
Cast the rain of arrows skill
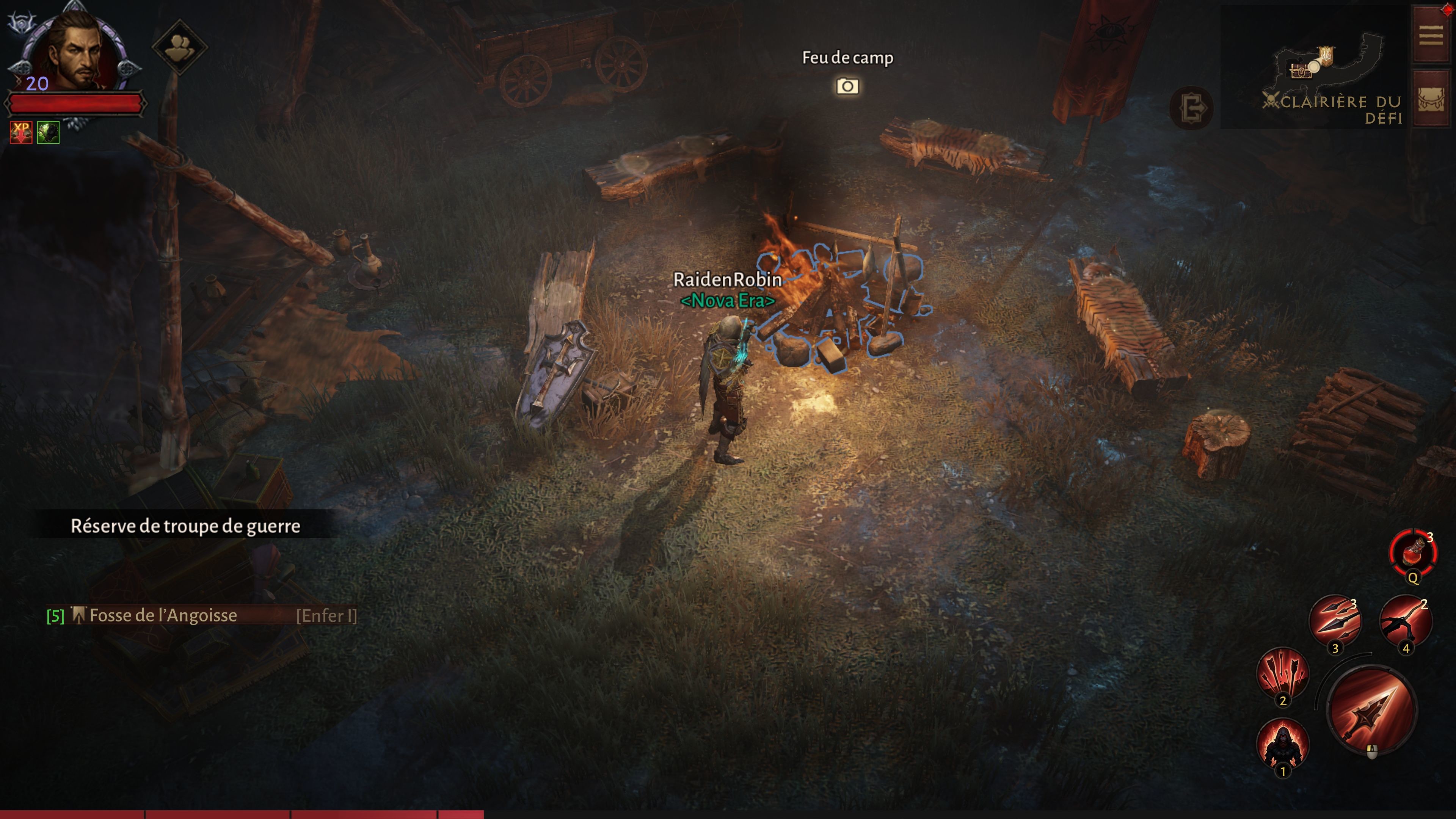pos(1282,674)
